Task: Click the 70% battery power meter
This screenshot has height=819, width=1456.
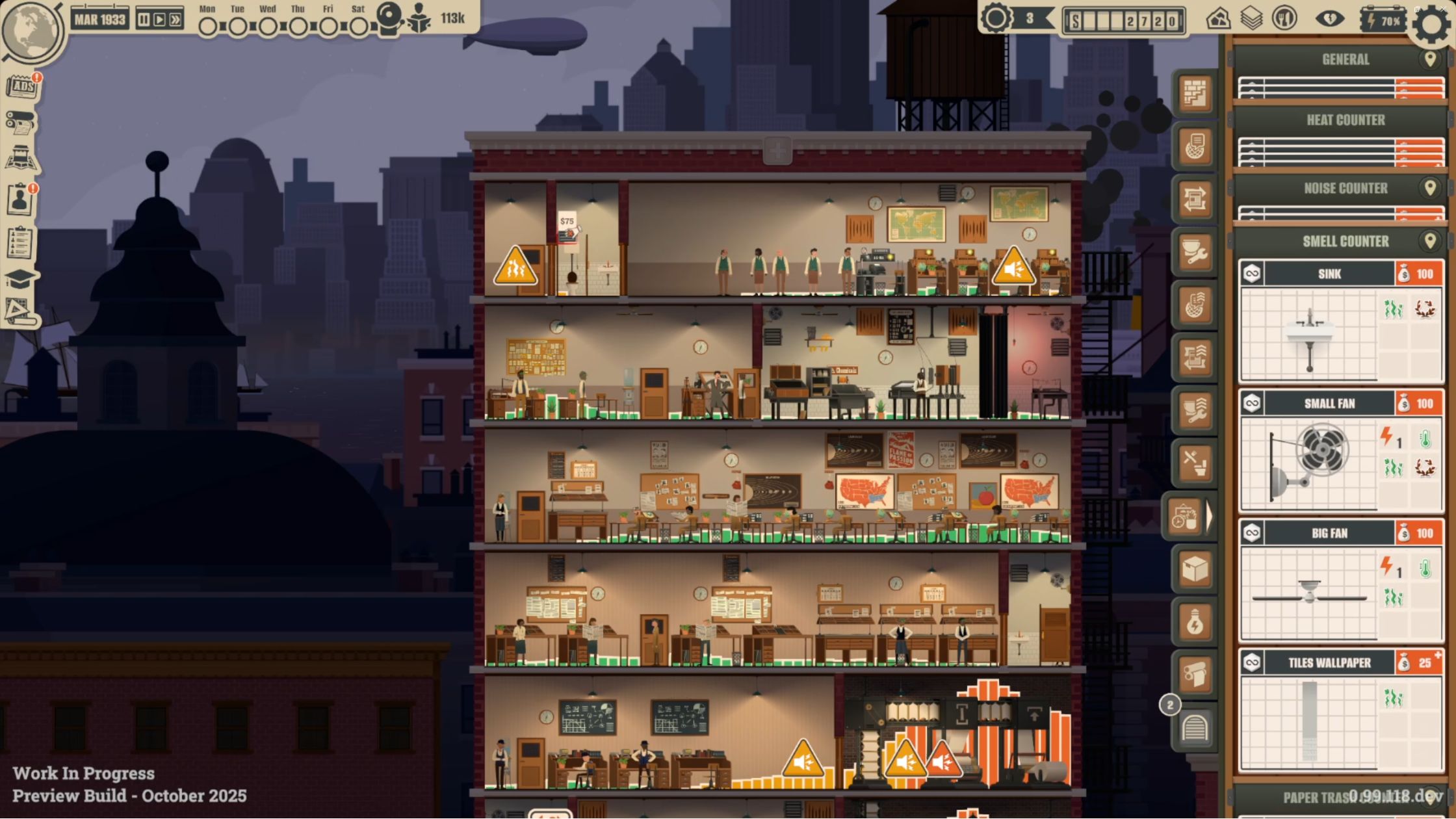Action: click(x=1382, y=20)
